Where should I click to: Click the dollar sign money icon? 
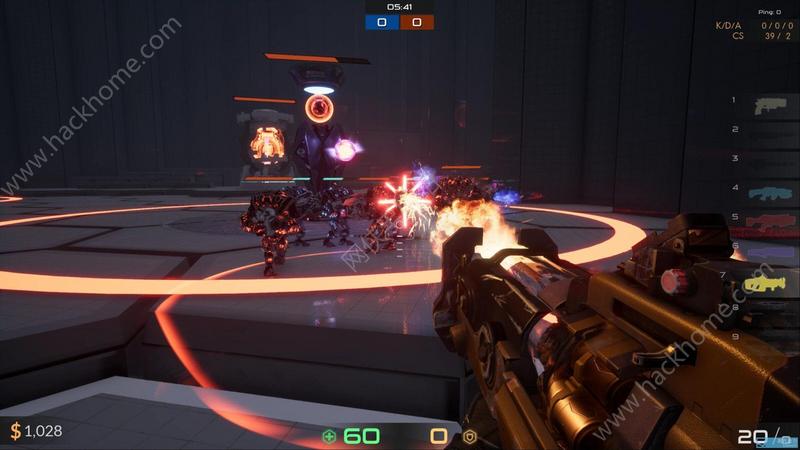click(x=15, y=431)
